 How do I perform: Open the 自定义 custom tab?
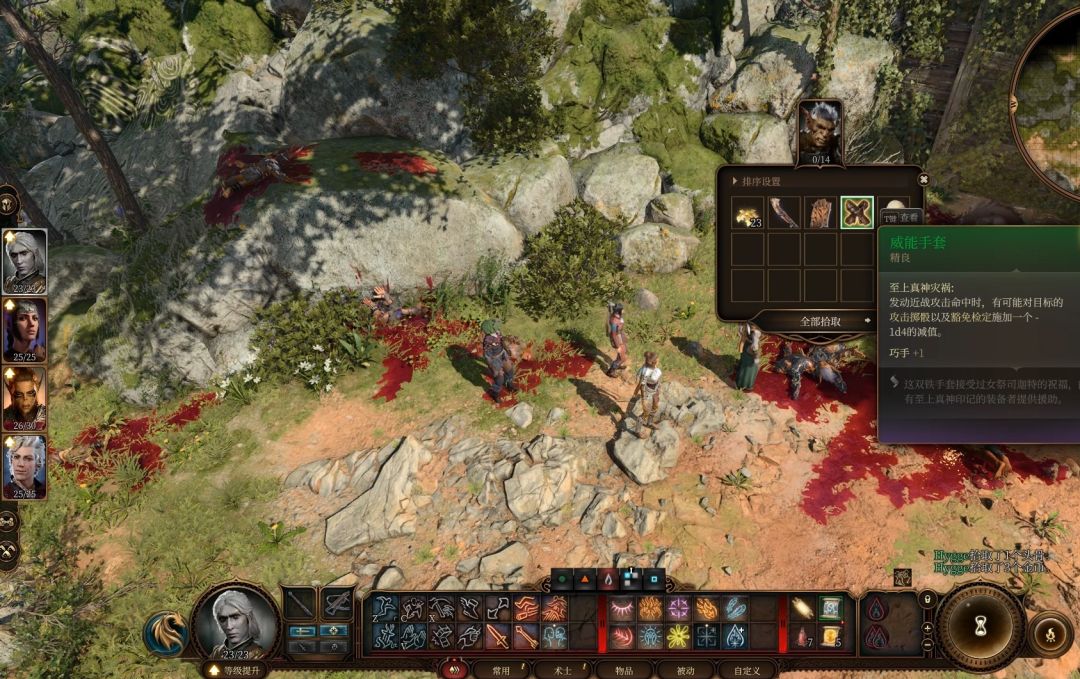(746, 670)
